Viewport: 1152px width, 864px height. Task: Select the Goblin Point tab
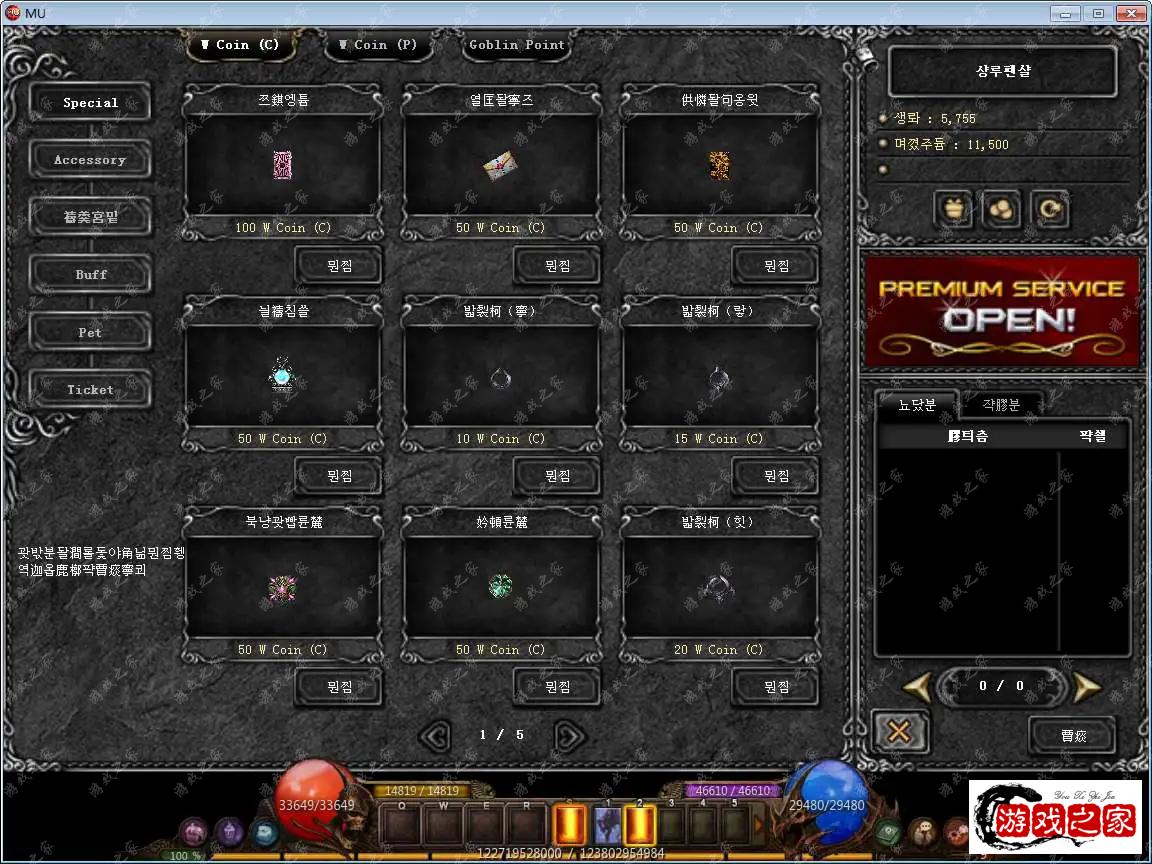[517, 45]
